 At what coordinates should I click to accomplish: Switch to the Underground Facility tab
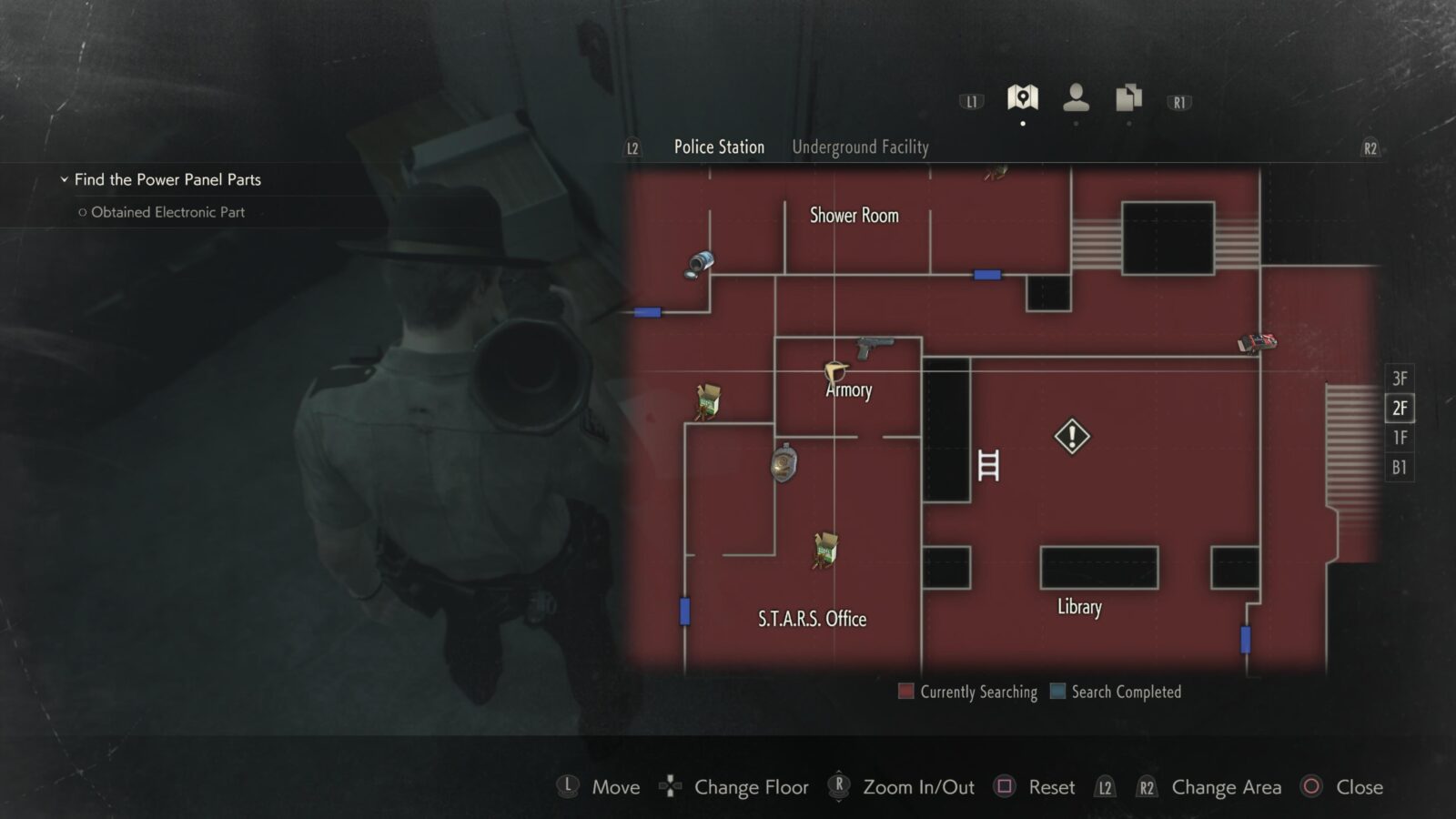pyautogui.click(x=860, y=147)
